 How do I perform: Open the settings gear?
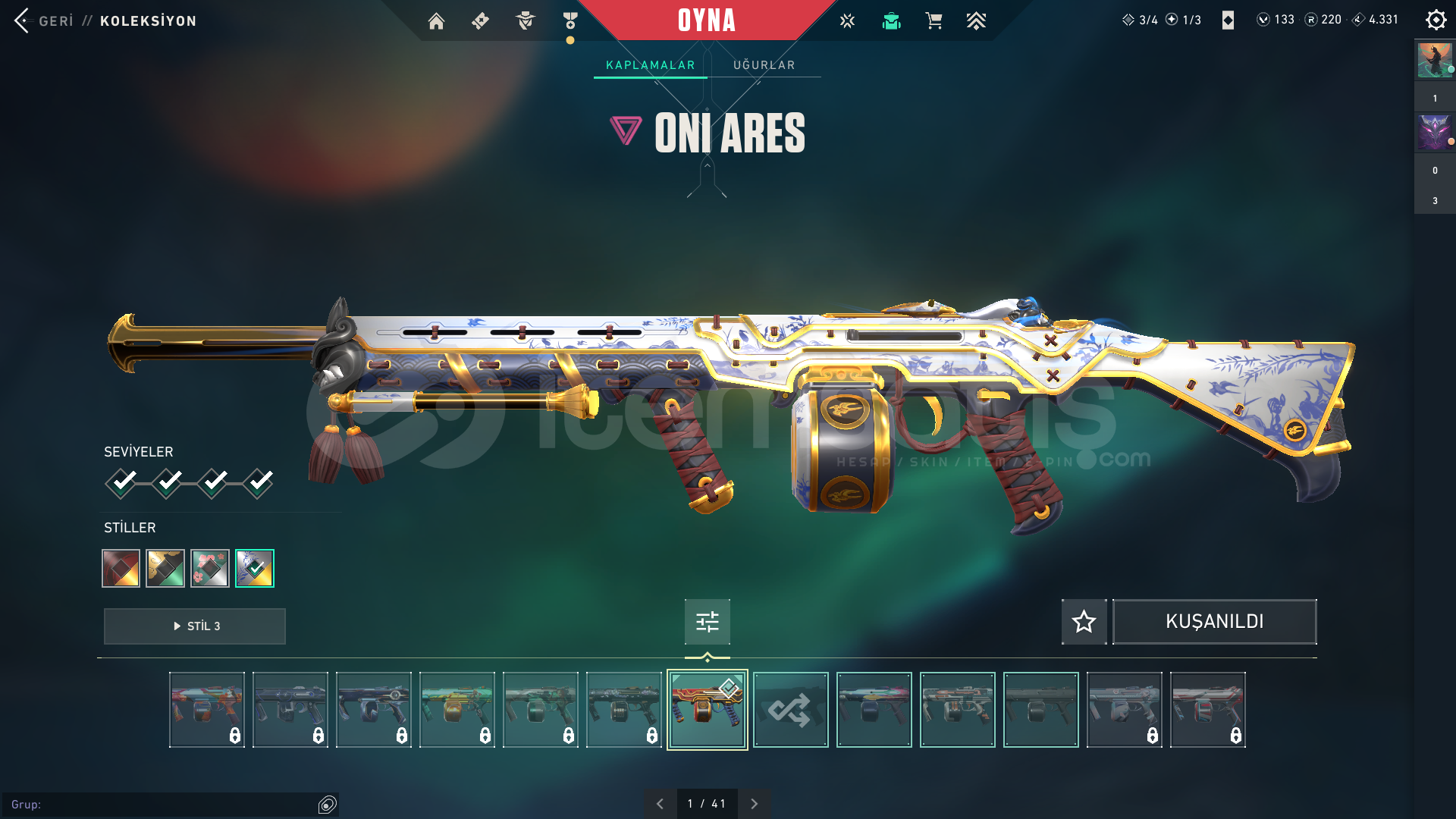coord(1436,20)
